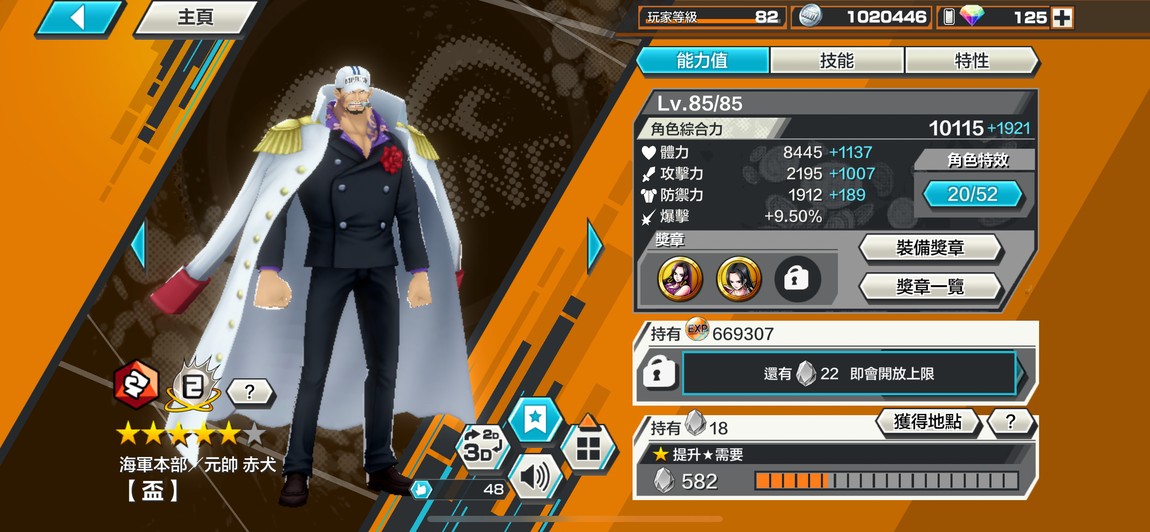Return to the 主頁 home screen

tap(195, 18)
